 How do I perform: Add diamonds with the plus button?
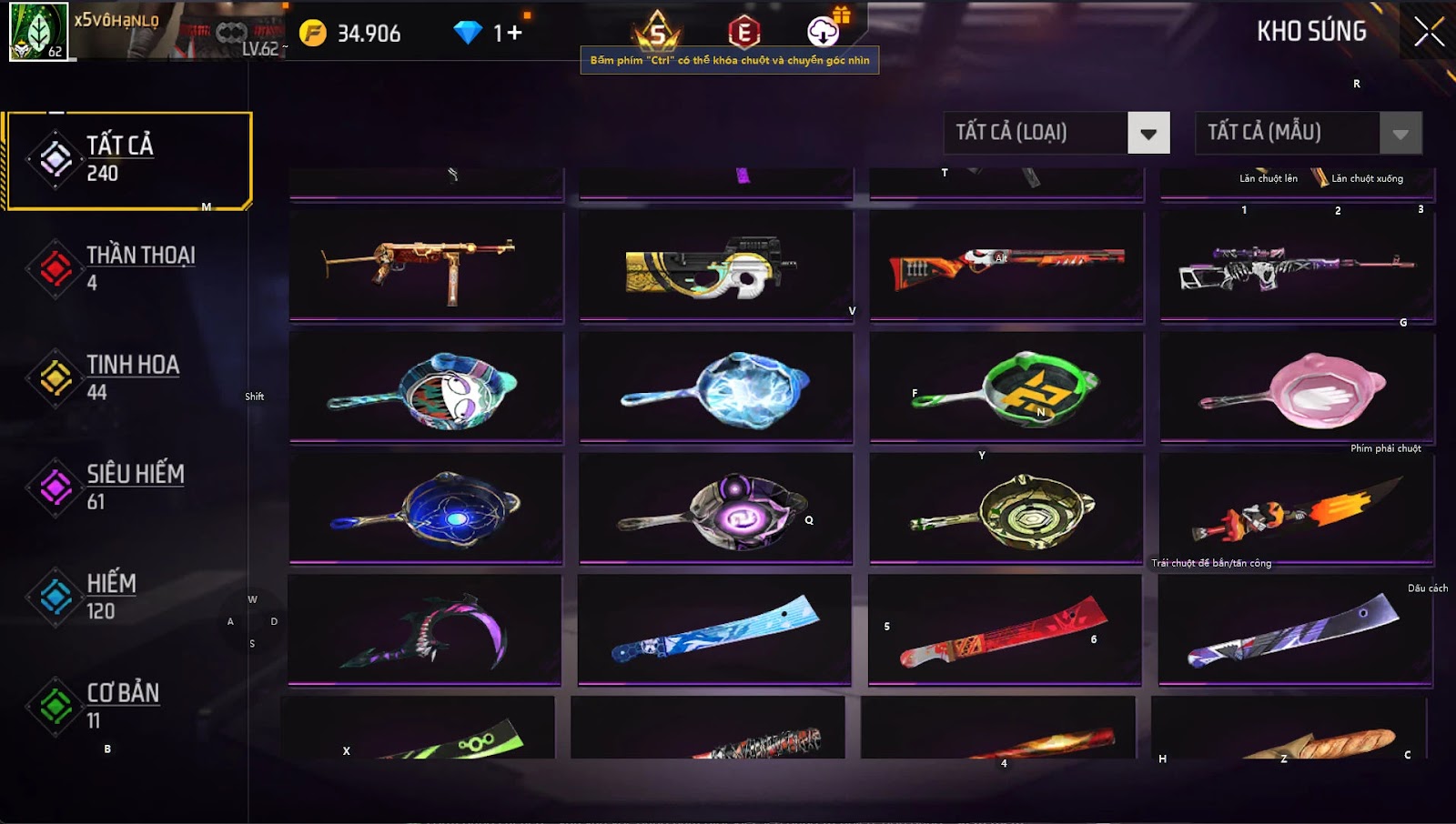click(x=514, y=34)
